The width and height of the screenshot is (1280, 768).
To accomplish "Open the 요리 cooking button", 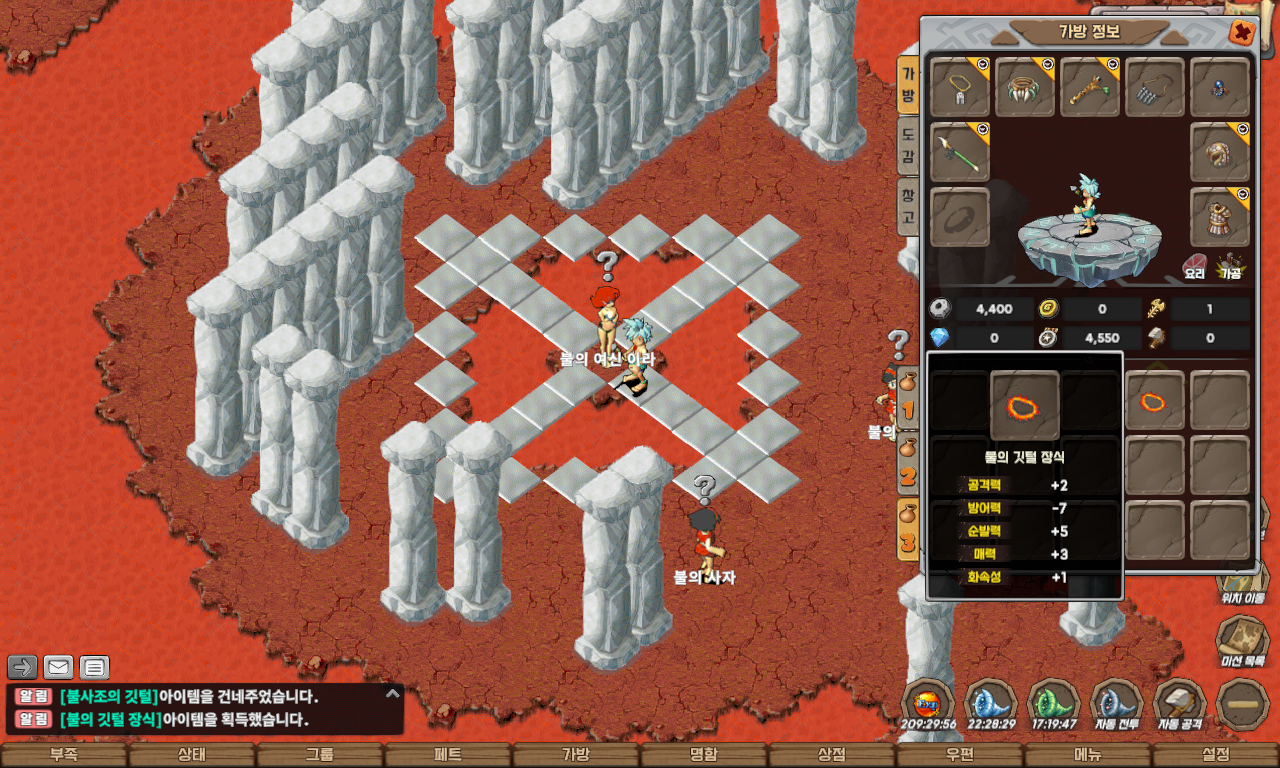I will (x=1195, y=265).
